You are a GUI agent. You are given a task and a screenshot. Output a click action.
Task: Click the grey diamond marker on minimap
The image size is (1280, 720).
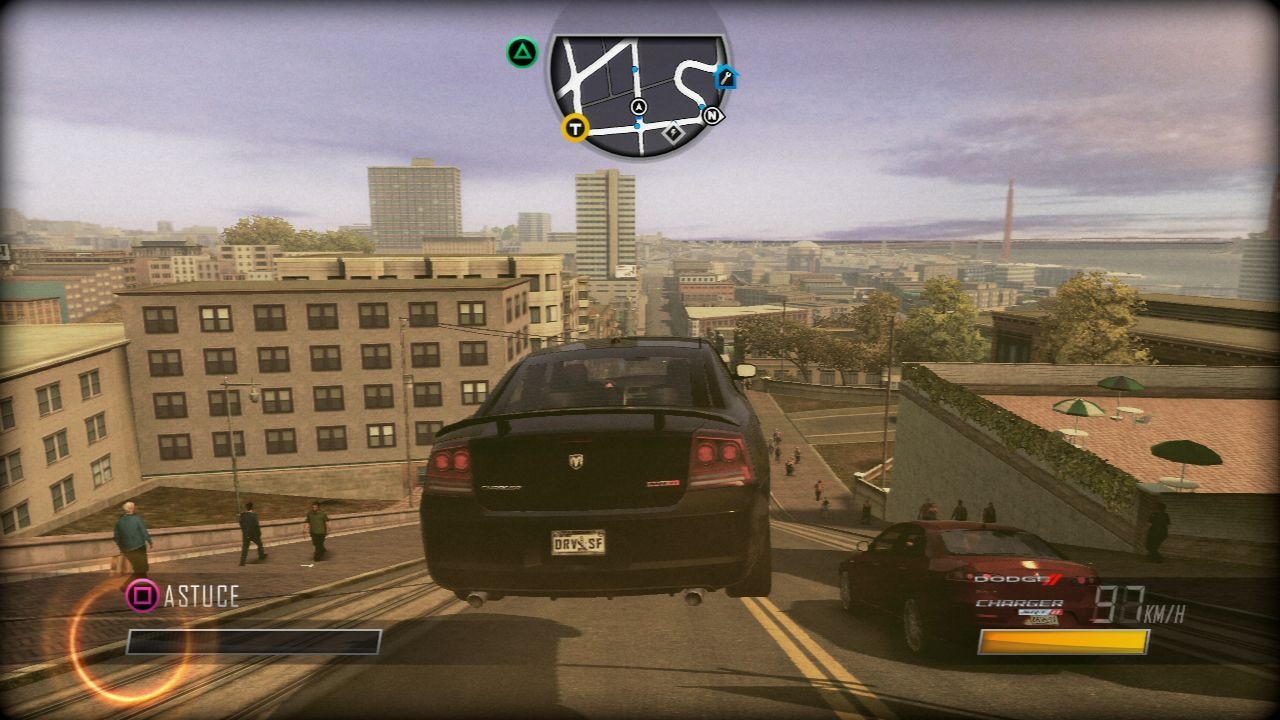(673, 131)
